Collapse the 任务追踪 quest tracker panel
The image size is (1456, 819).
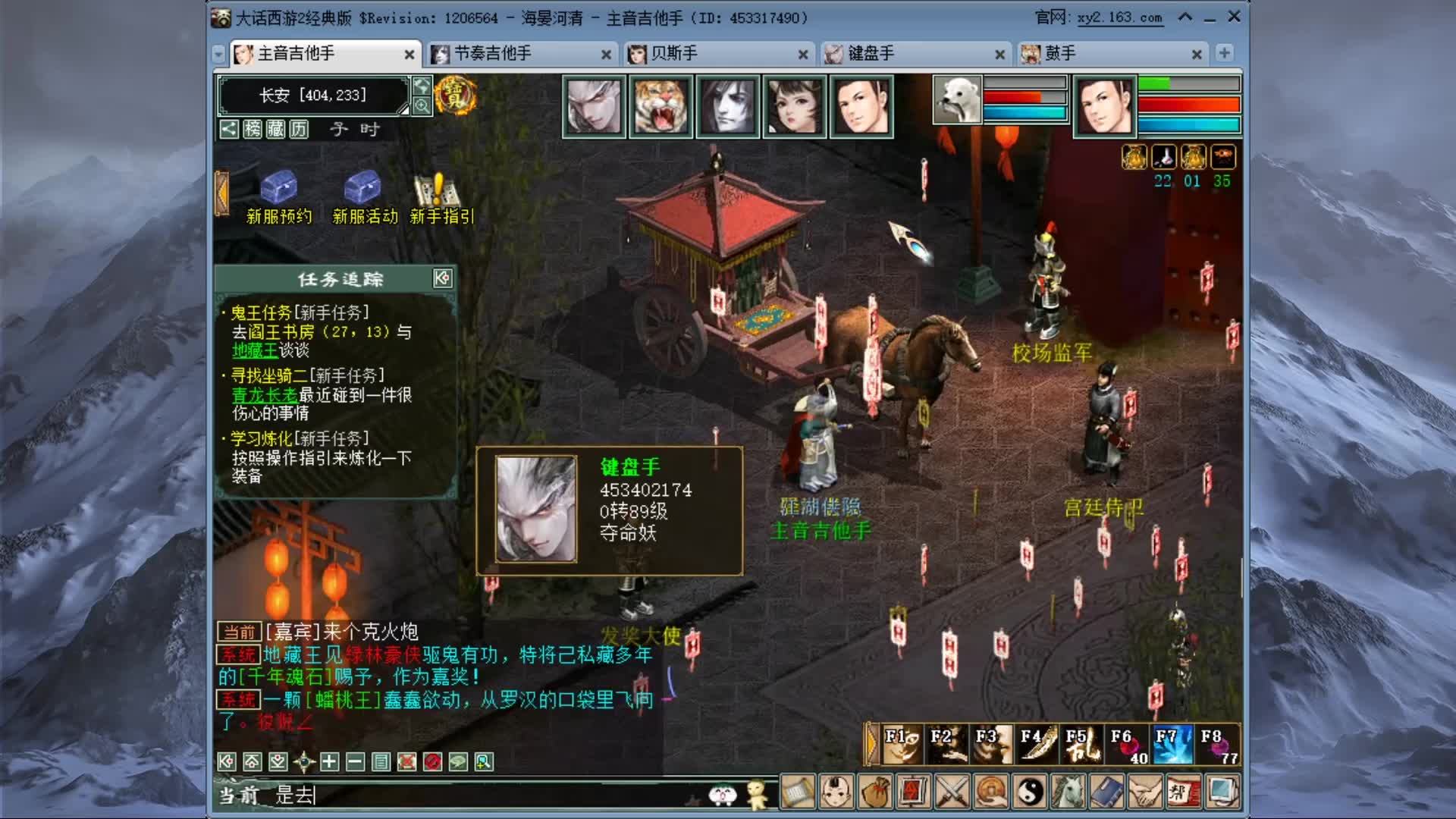coord(444,278)
